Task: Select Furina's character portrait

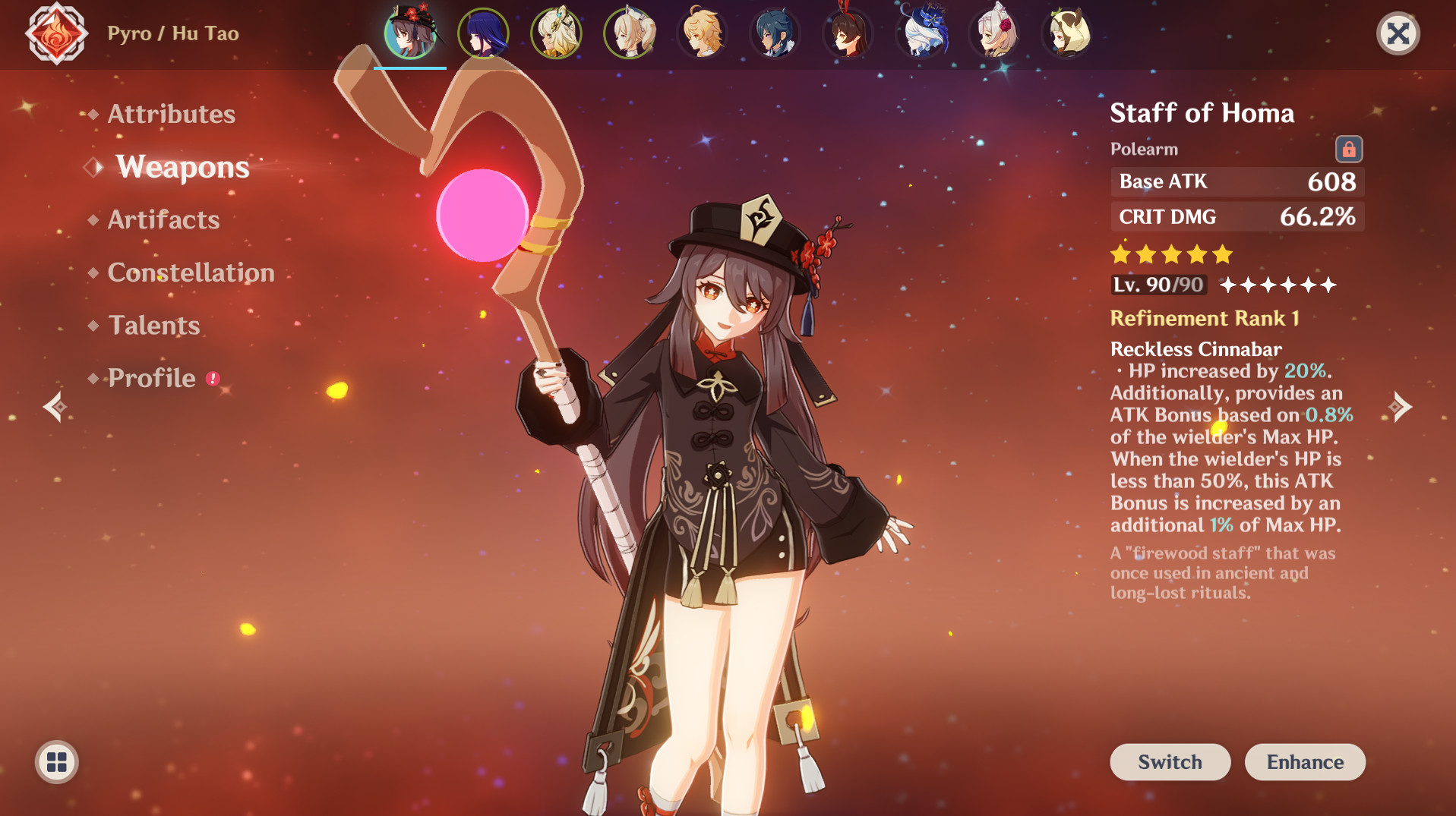Action: pos(924,34)
